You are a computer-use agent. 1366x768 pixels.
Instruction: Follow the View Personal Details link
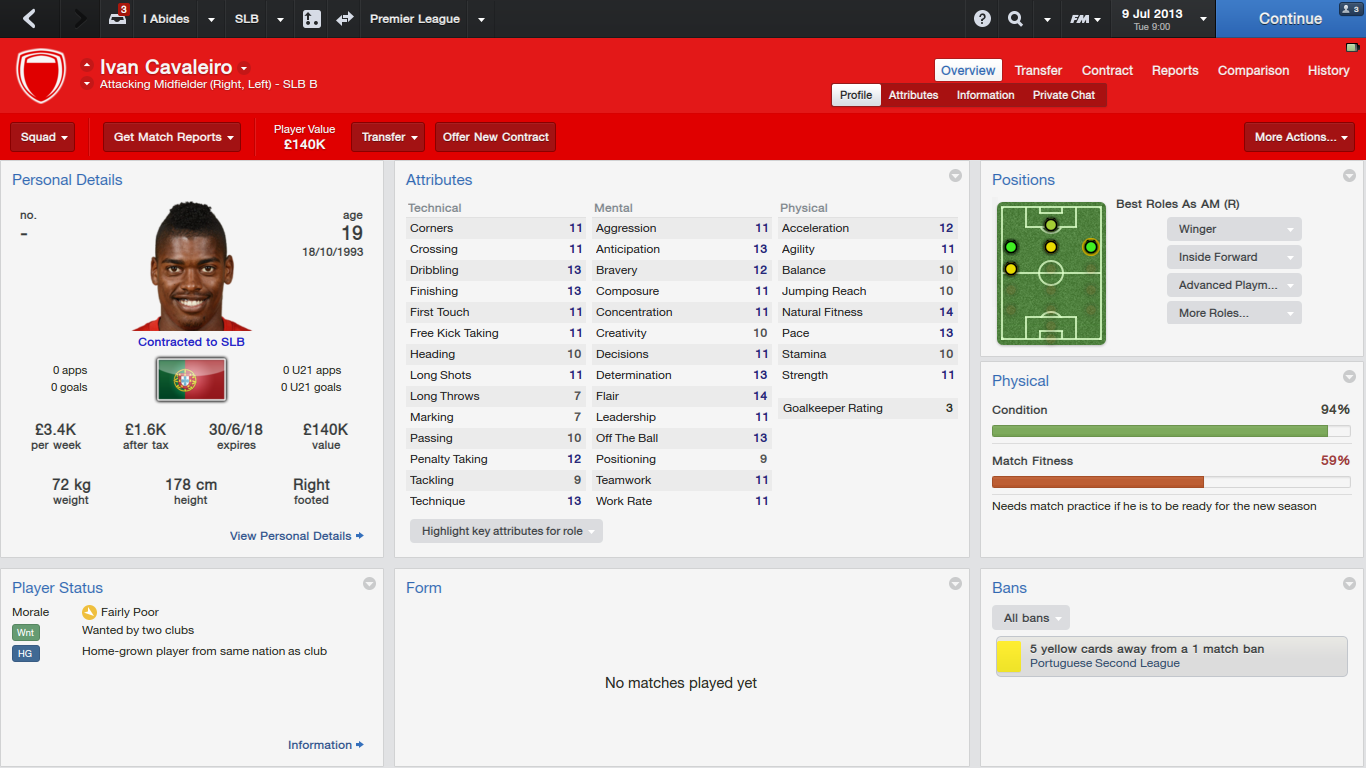tap(296, 536)
